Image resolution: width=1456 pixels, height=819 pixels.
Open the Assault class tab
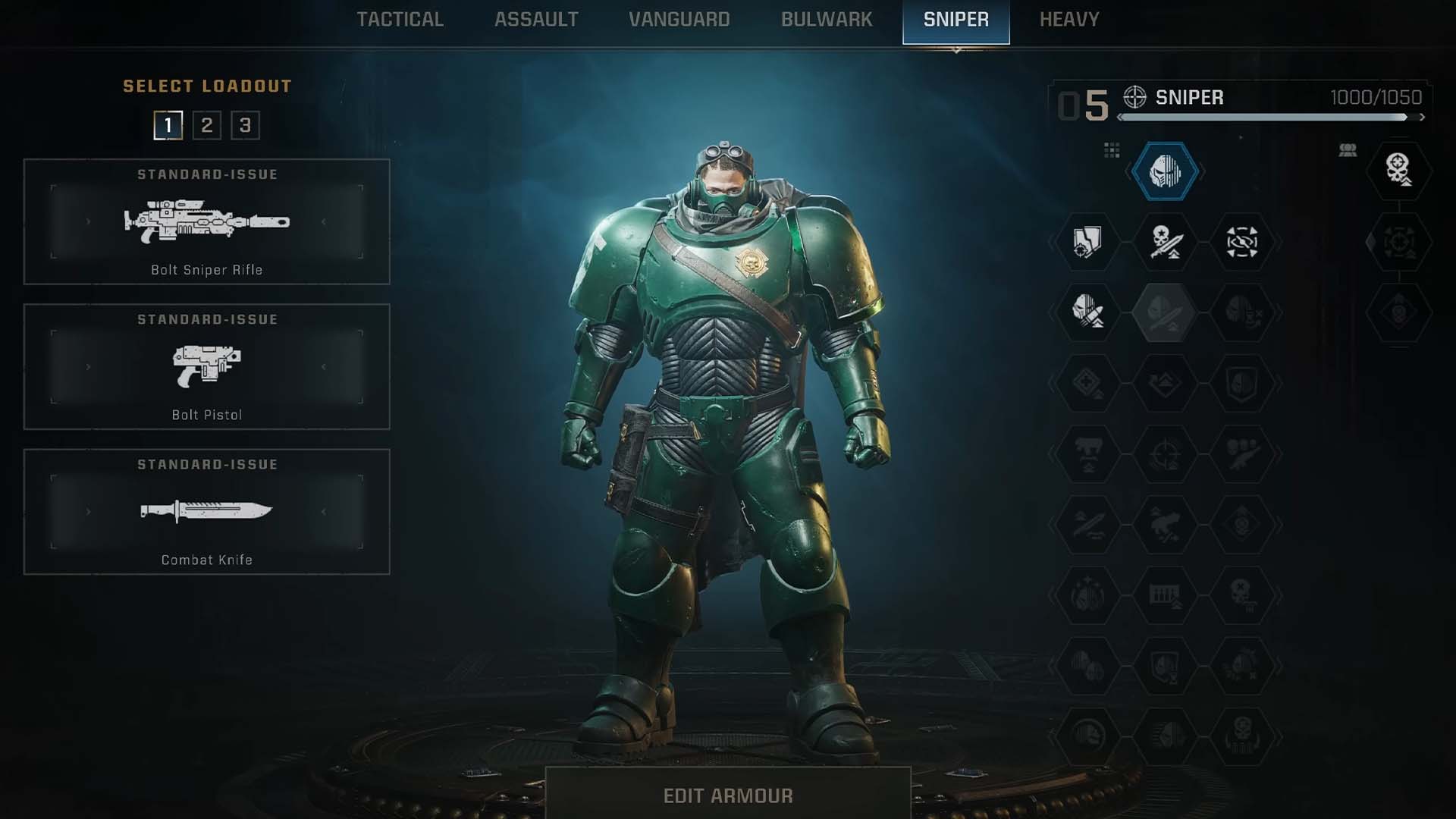(x=536, y=20)
